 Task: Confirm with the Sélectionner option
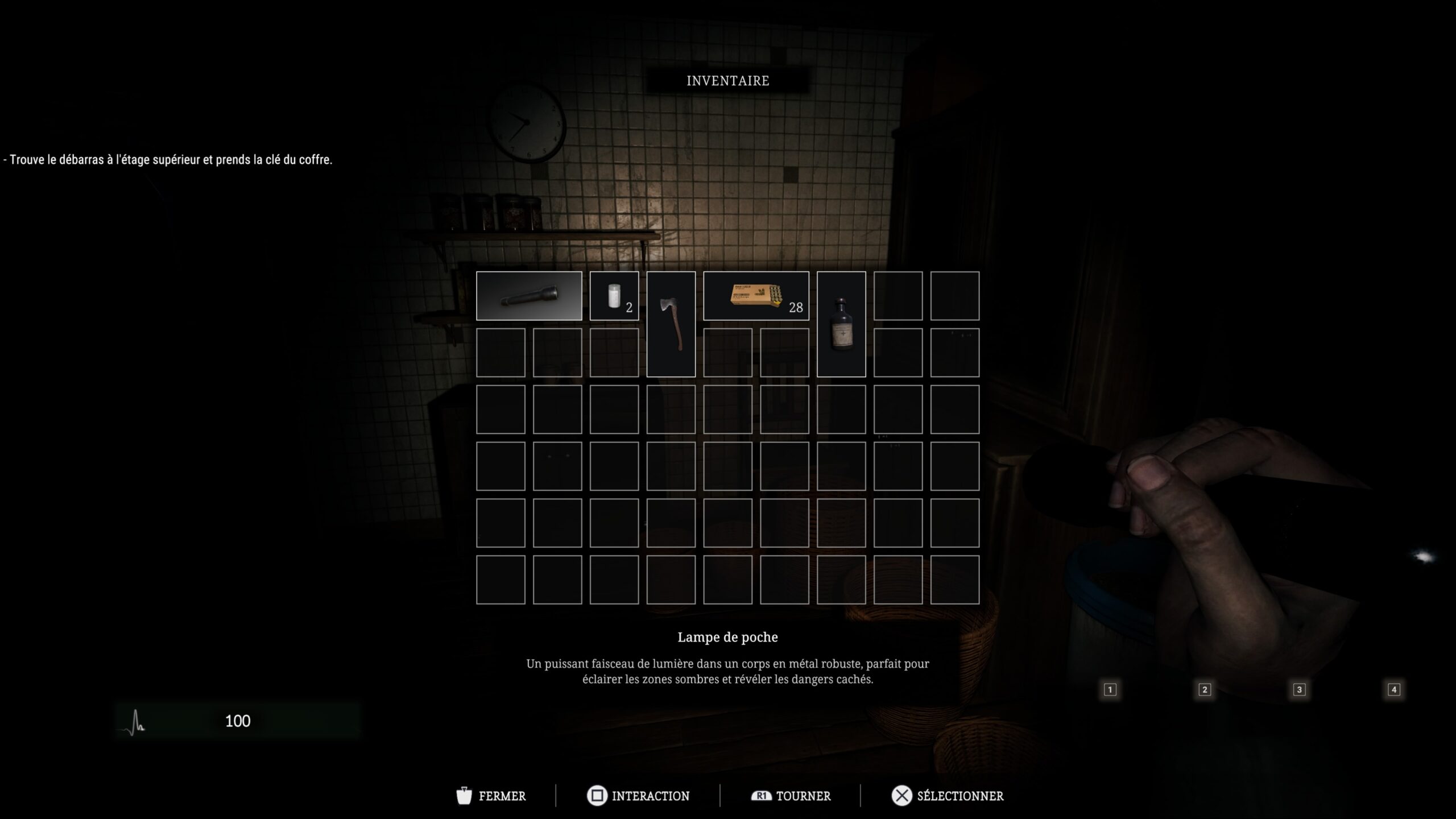coord(948,796)
